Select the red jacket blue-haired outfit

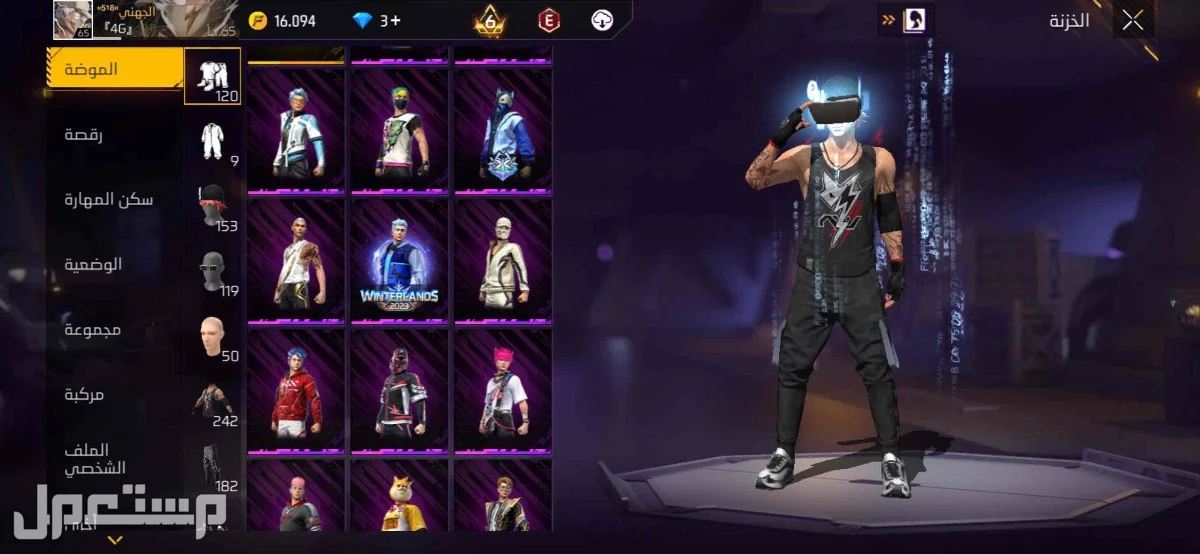[296, 391]
